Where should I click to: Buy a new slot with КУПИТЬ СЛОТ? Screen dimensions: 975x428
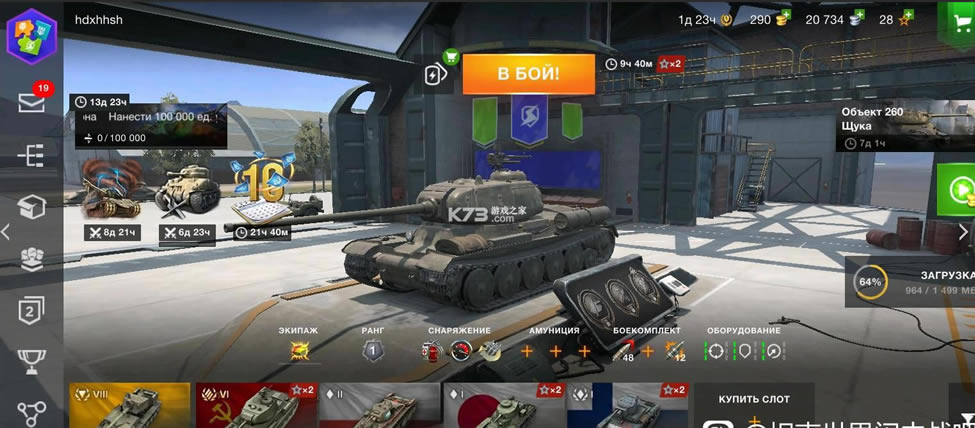pyautogui.click(x=755, y=399)
